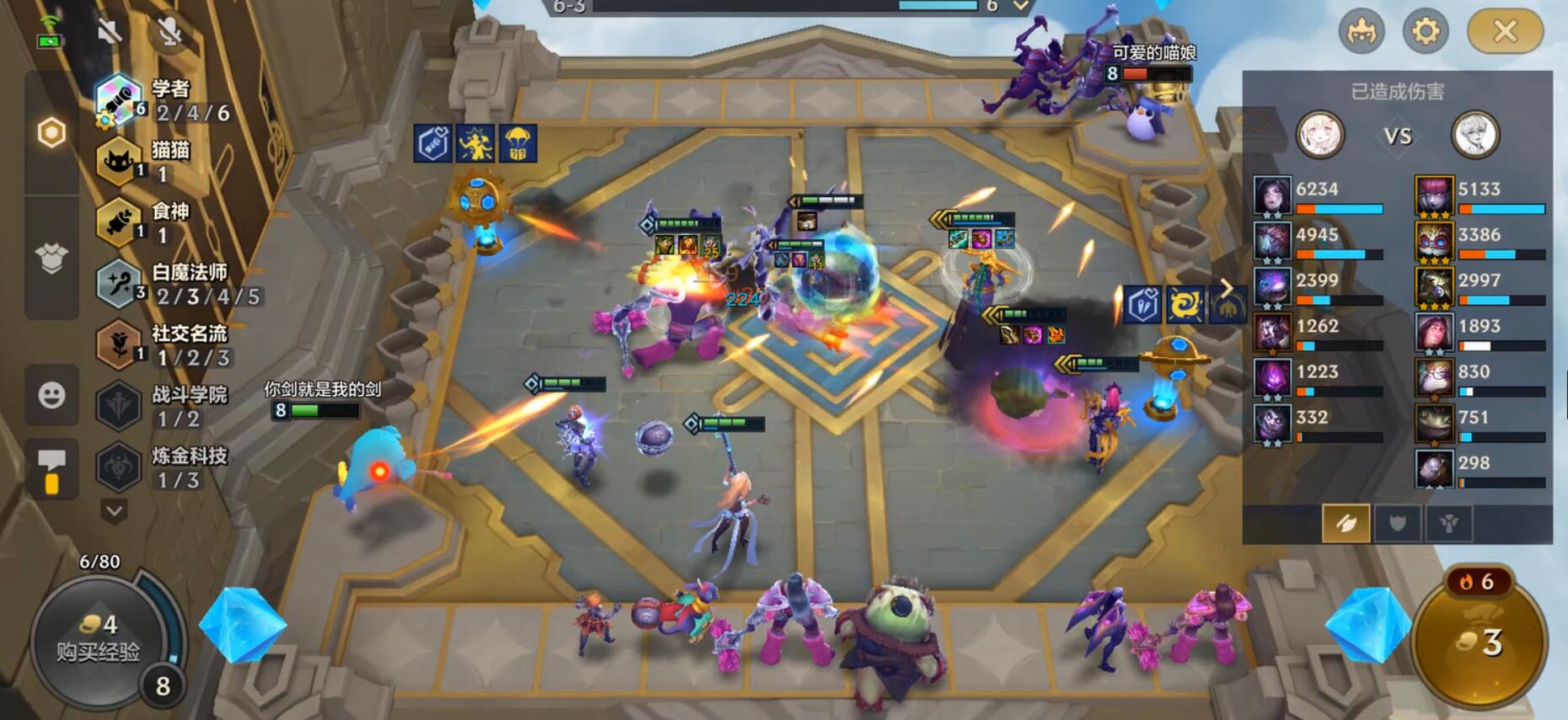This screenshot has height=720, width=1568.
Task: Select the hexagon icon in the left sidebar
Action: coord(51,132)
